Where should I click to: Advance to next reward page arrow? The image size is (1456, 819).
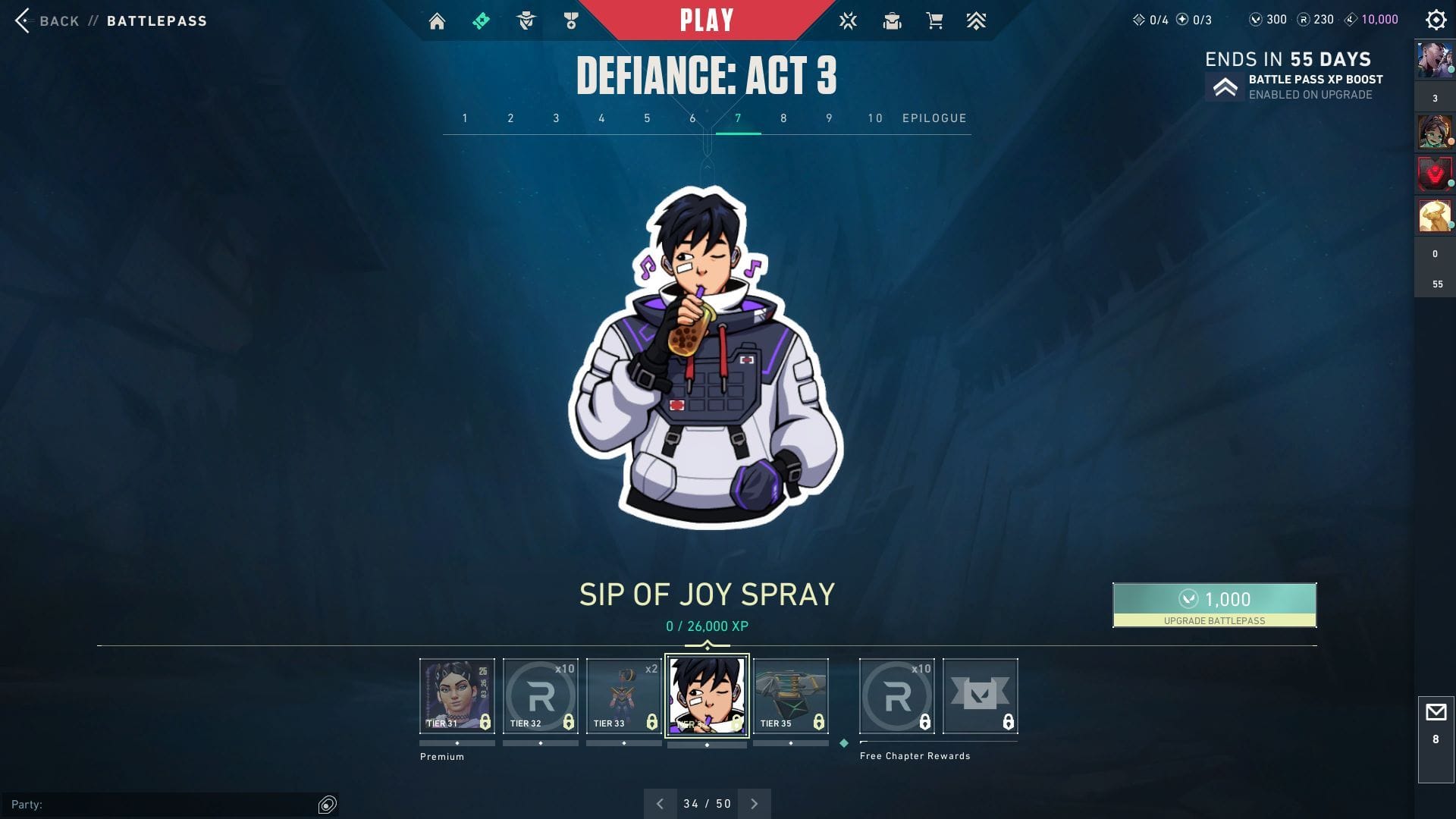click(754, 803)
